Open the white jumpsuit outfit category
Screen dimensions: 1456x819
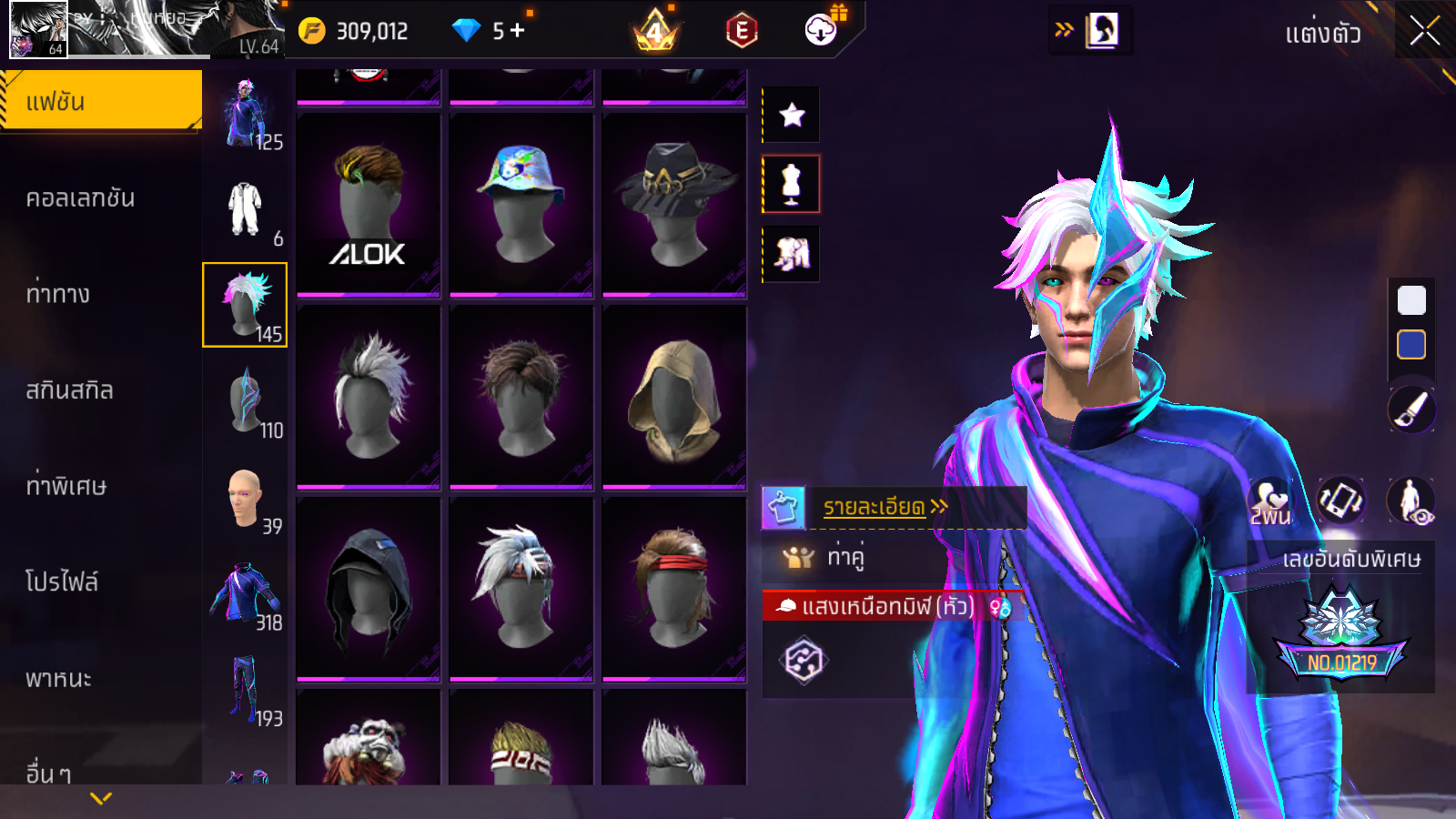click(x=245, y=209)
